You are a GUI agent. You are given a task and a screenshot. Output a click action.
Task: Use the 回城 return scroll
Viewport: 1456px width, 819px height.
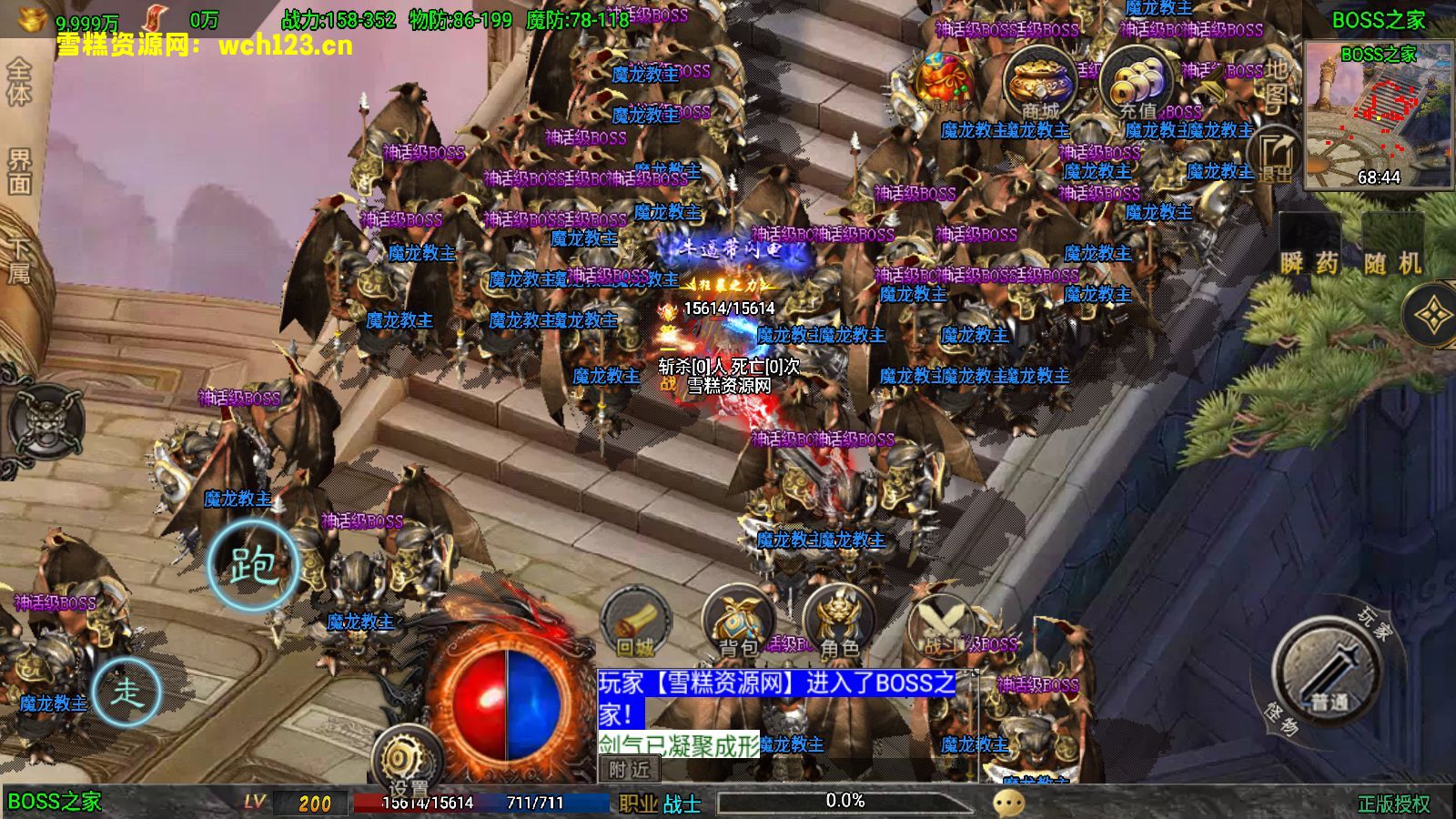pos(635,624)
